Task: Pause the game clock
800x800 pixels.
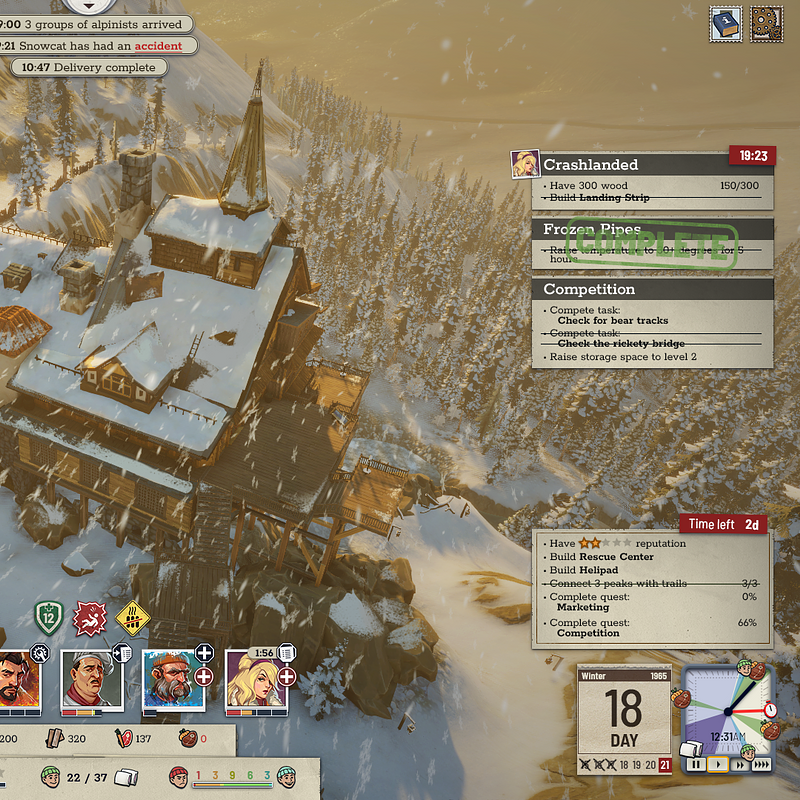Action: [x=696, y=765]
